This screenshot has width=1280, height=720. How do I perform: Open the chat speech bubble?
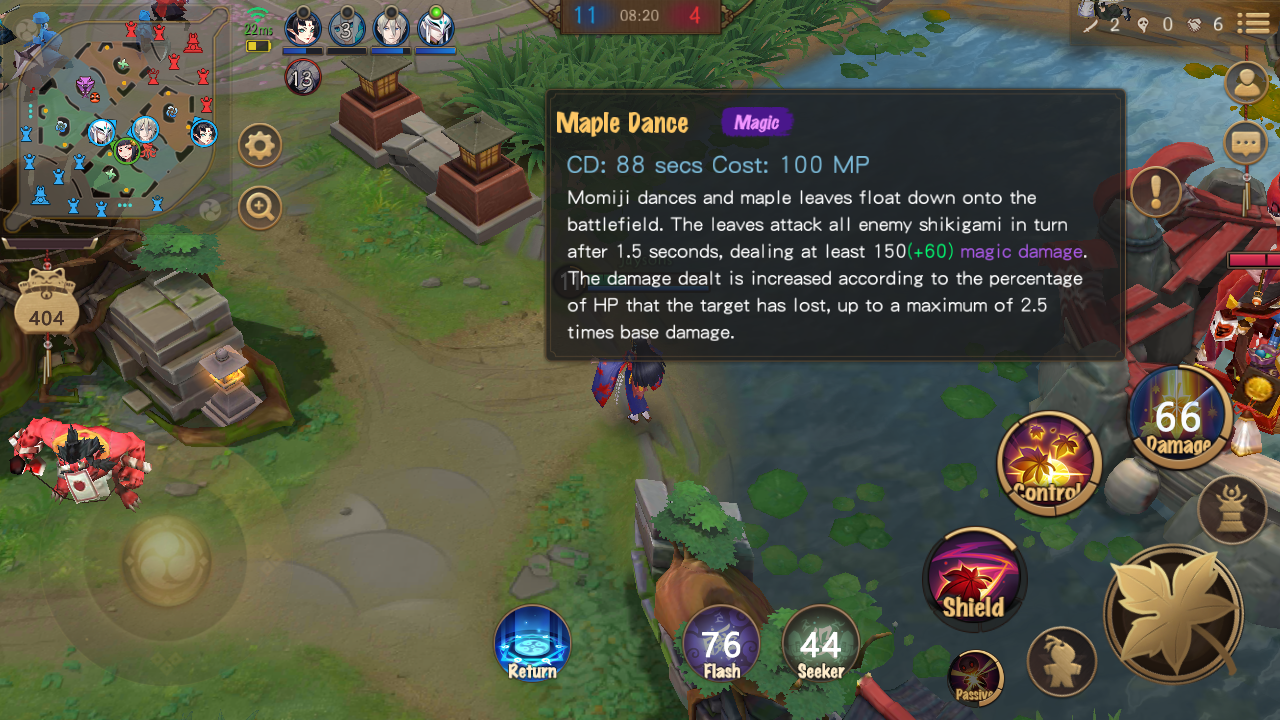click(x=1246, y=143)
